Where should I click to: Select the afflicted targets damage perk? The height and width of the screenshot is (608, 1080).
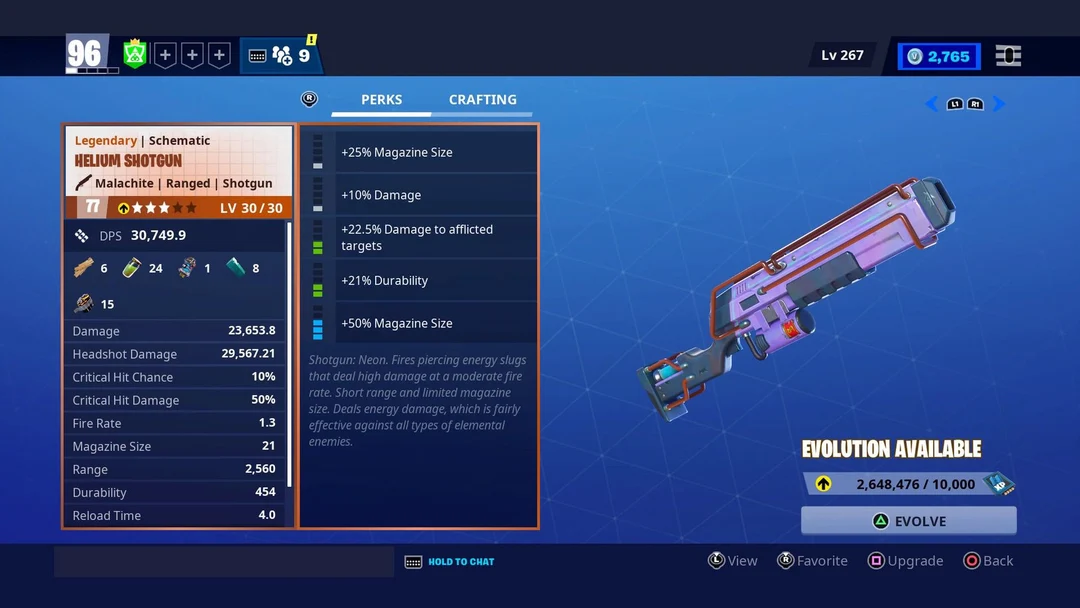[x=435, y=238]
